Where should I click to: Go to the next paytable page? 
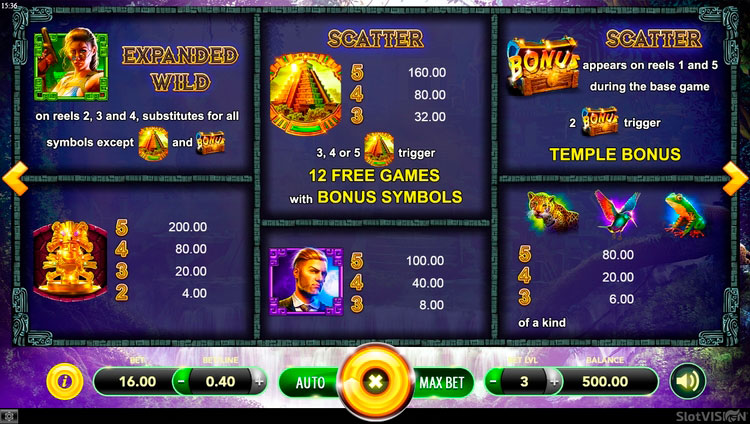click(736, 180)
